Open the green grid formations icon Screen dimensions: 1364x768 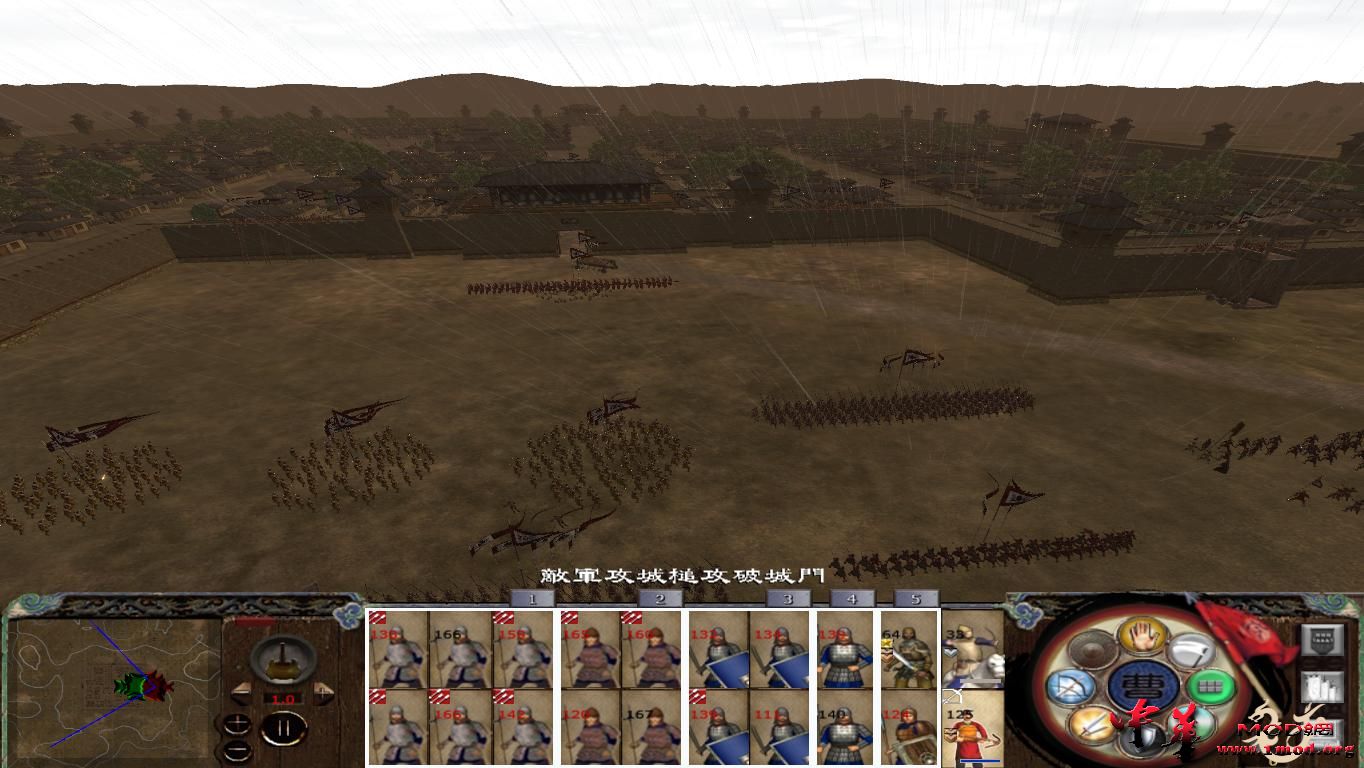[x=1211, y=686]
